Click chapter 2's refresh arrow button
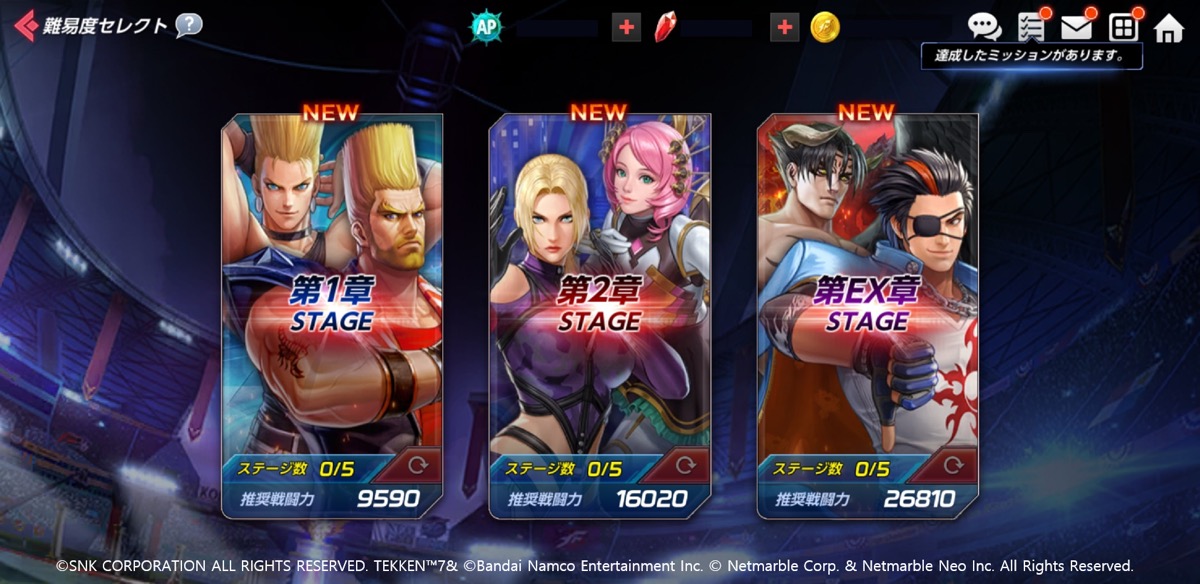 pyautogui.click(x=686, y=466)
